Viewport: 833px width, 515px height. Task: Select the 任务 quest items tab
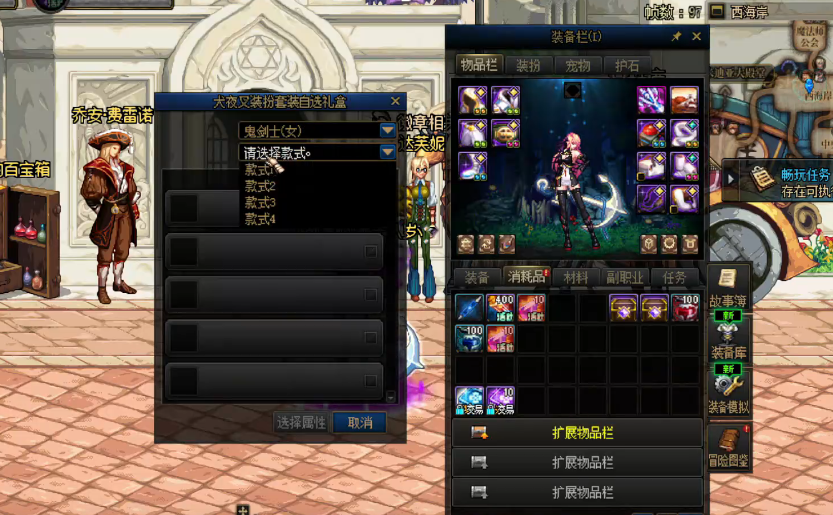point(674,277)
